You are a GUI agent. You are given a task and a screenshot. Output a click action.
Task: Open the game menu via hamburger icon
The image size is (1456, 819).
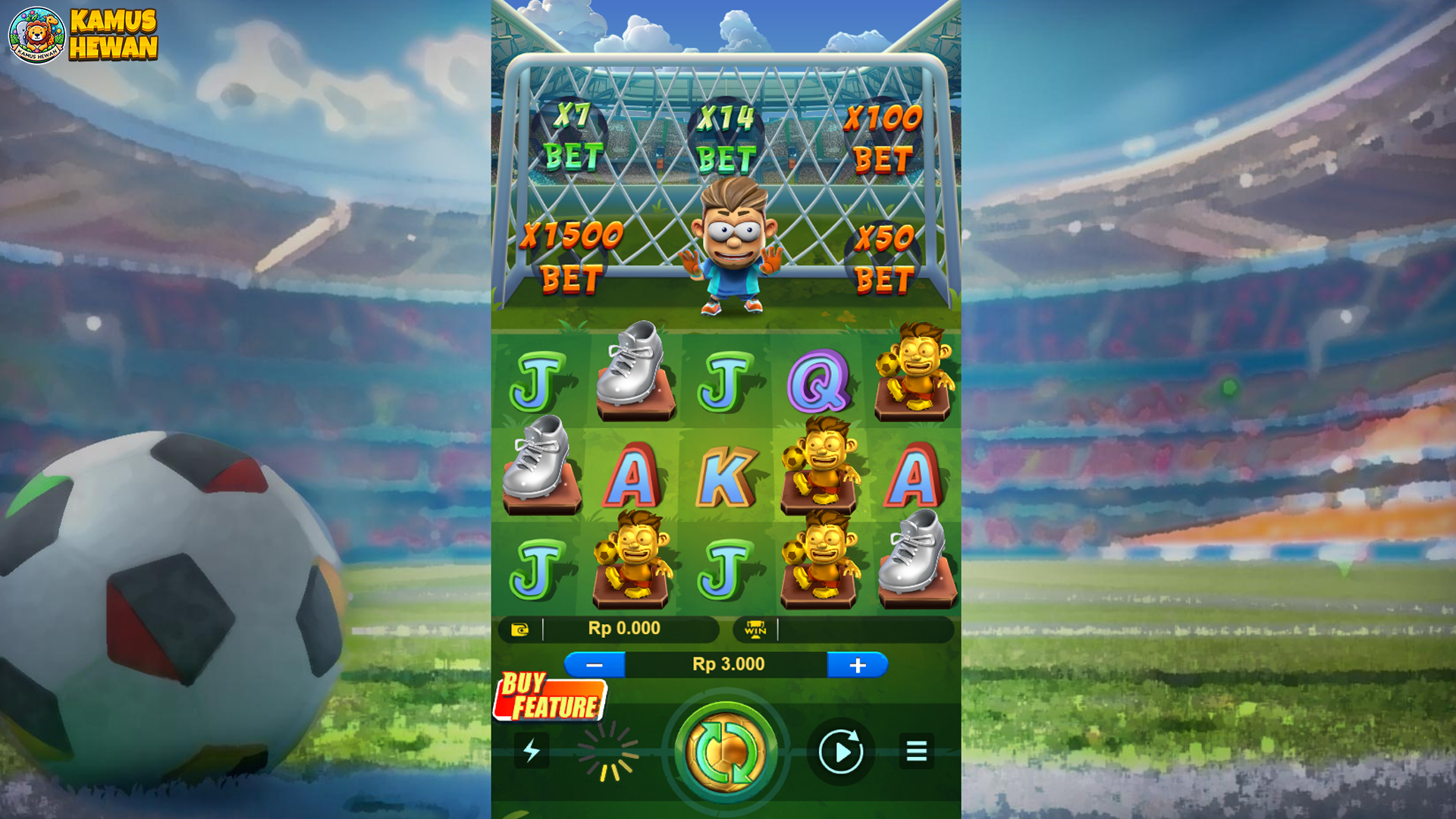pyautogui.click(x=915, y=750)
